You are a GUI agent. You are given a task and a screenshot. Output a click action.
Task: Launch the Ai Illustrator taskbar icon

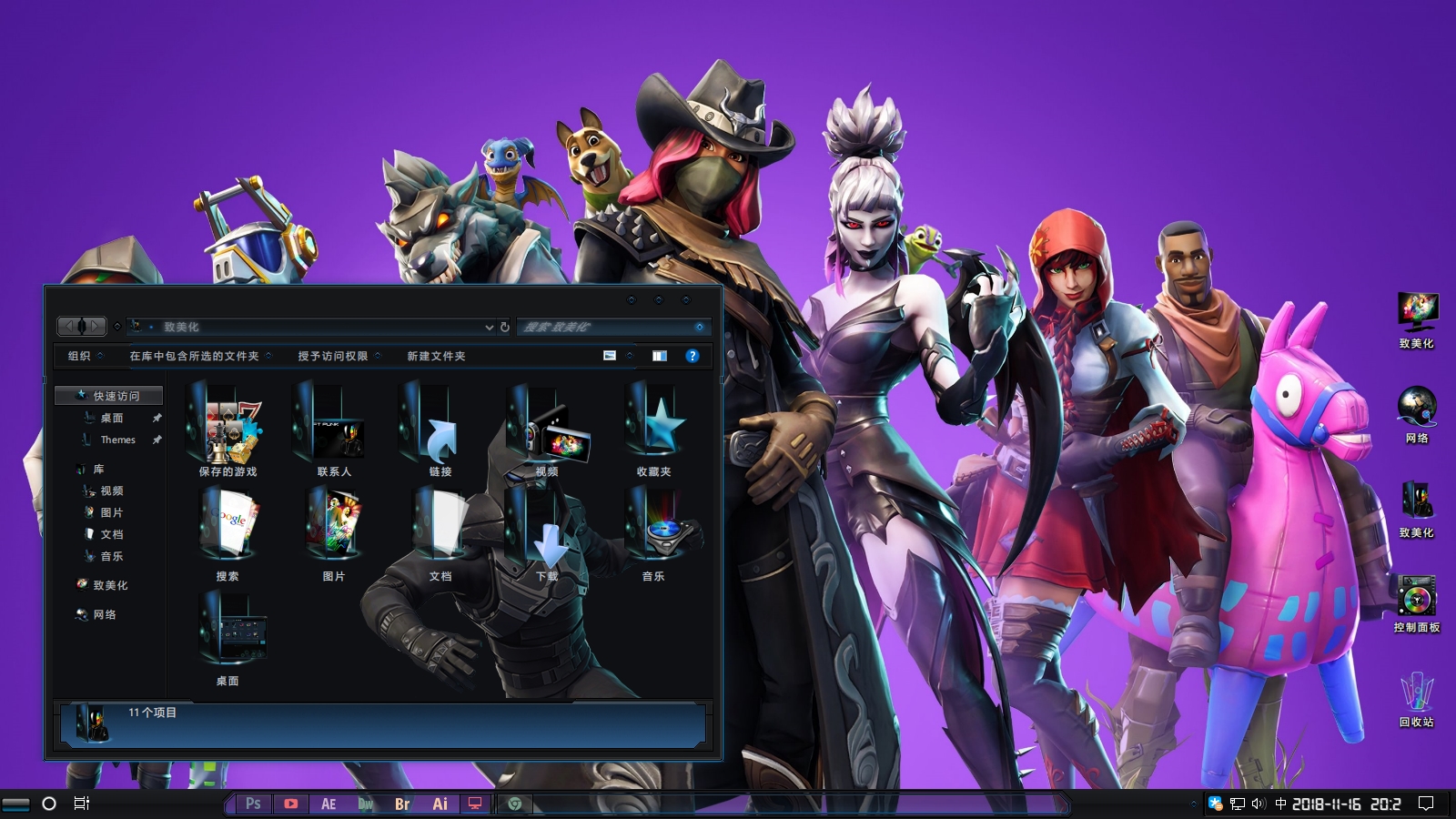coord(440,804)
